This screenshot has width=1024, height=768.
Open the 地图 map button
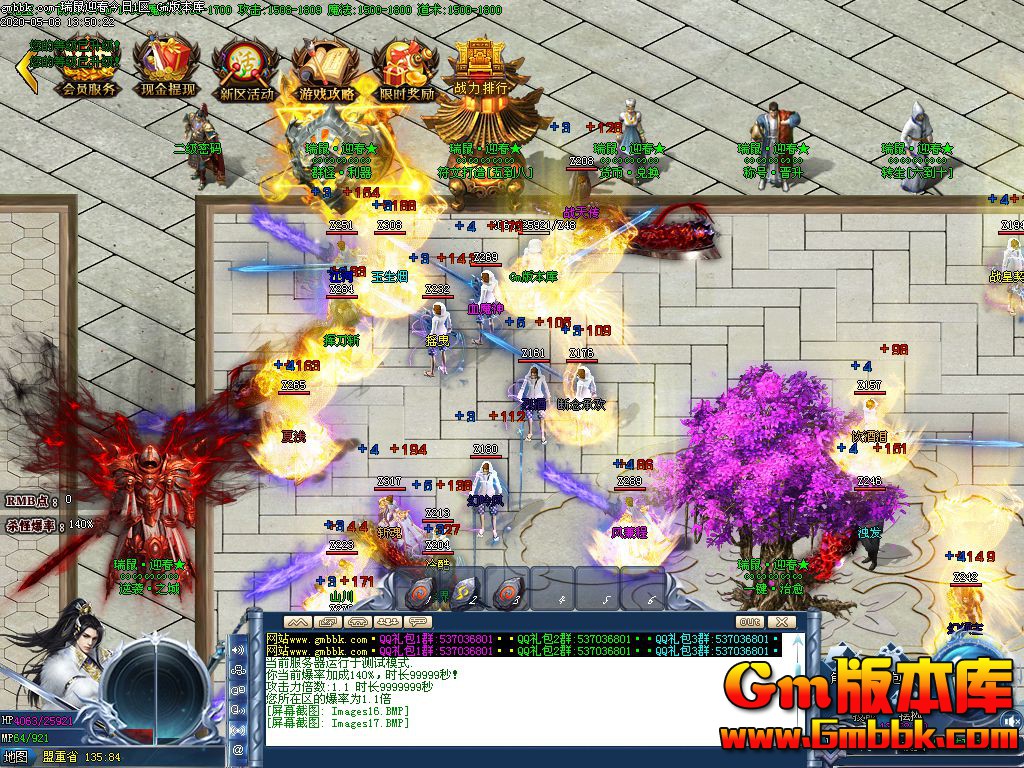15,757
